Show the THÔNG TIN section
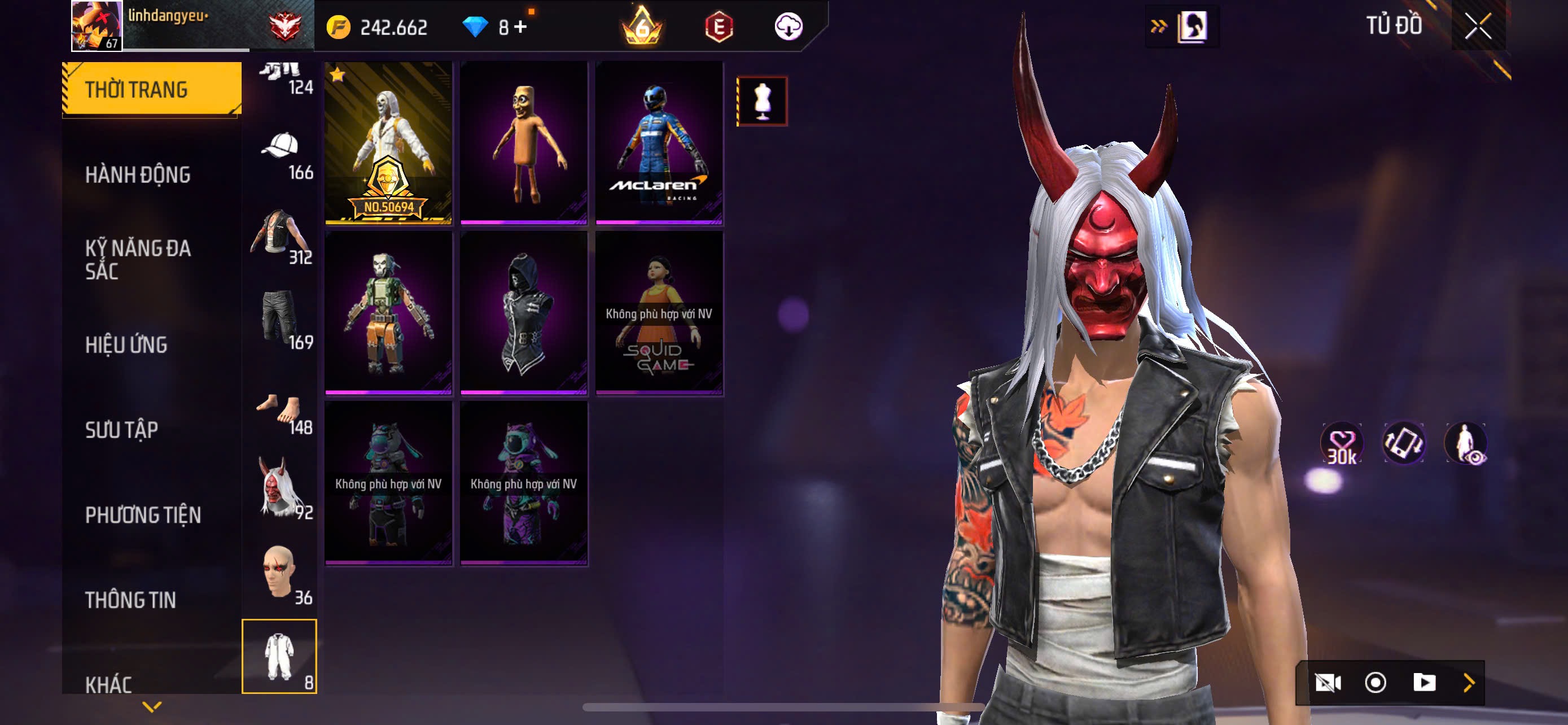The image size is (1568, 725). click(130, 600)
